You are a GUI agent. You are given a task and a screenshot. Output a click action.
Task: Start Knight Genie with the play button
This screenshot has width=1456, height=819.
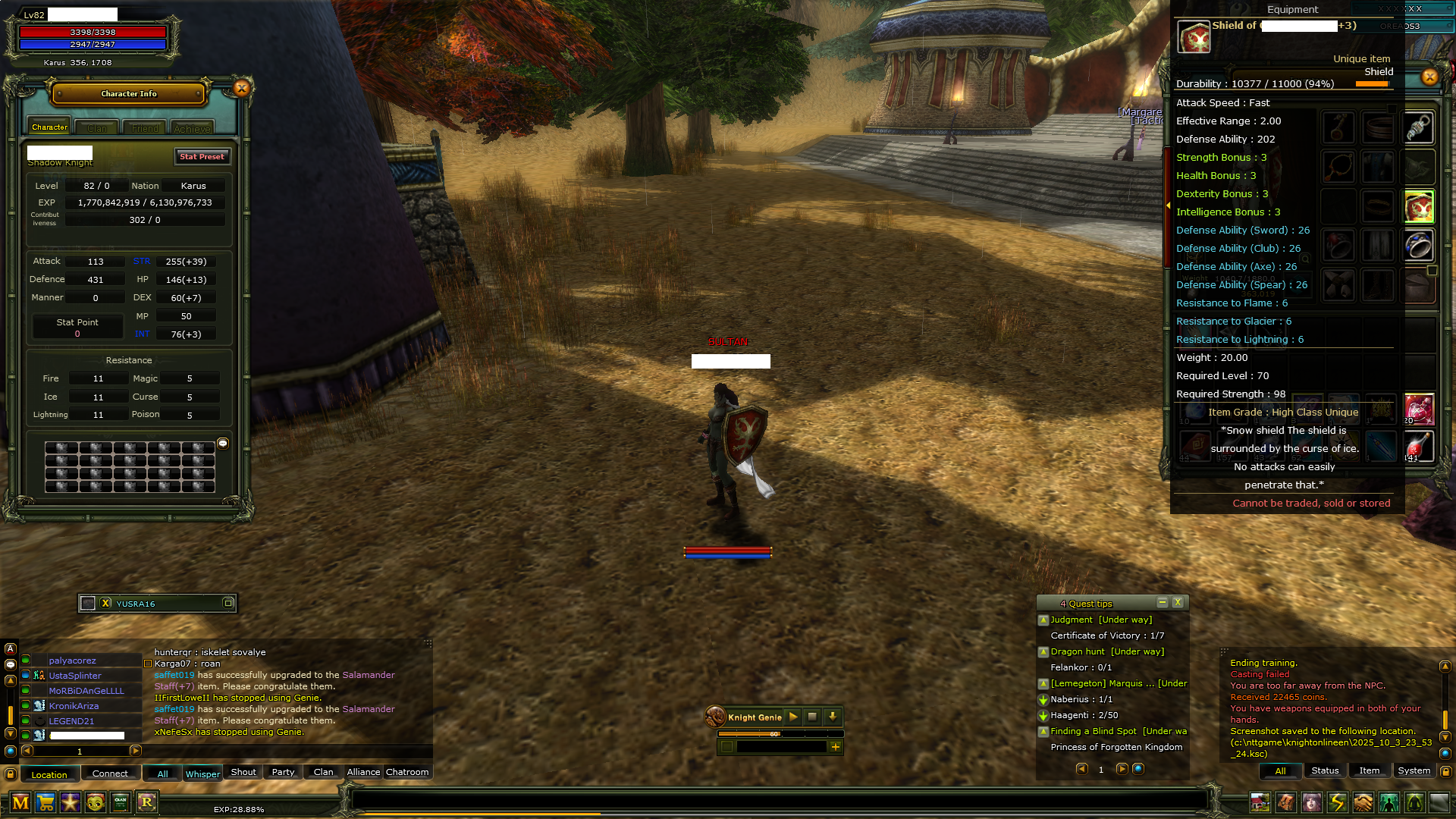793,717
